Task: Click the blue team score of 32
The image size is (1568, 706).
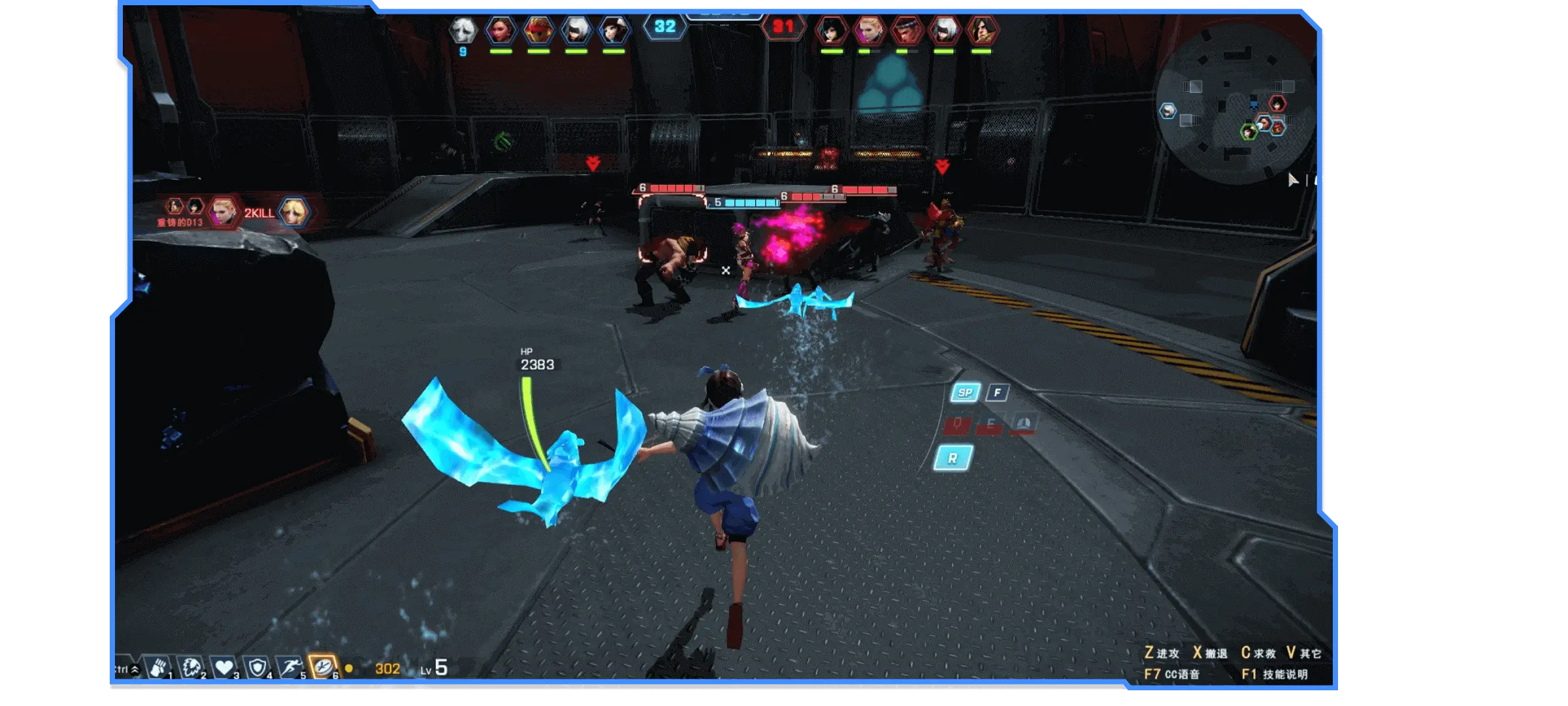Action: 664,27
